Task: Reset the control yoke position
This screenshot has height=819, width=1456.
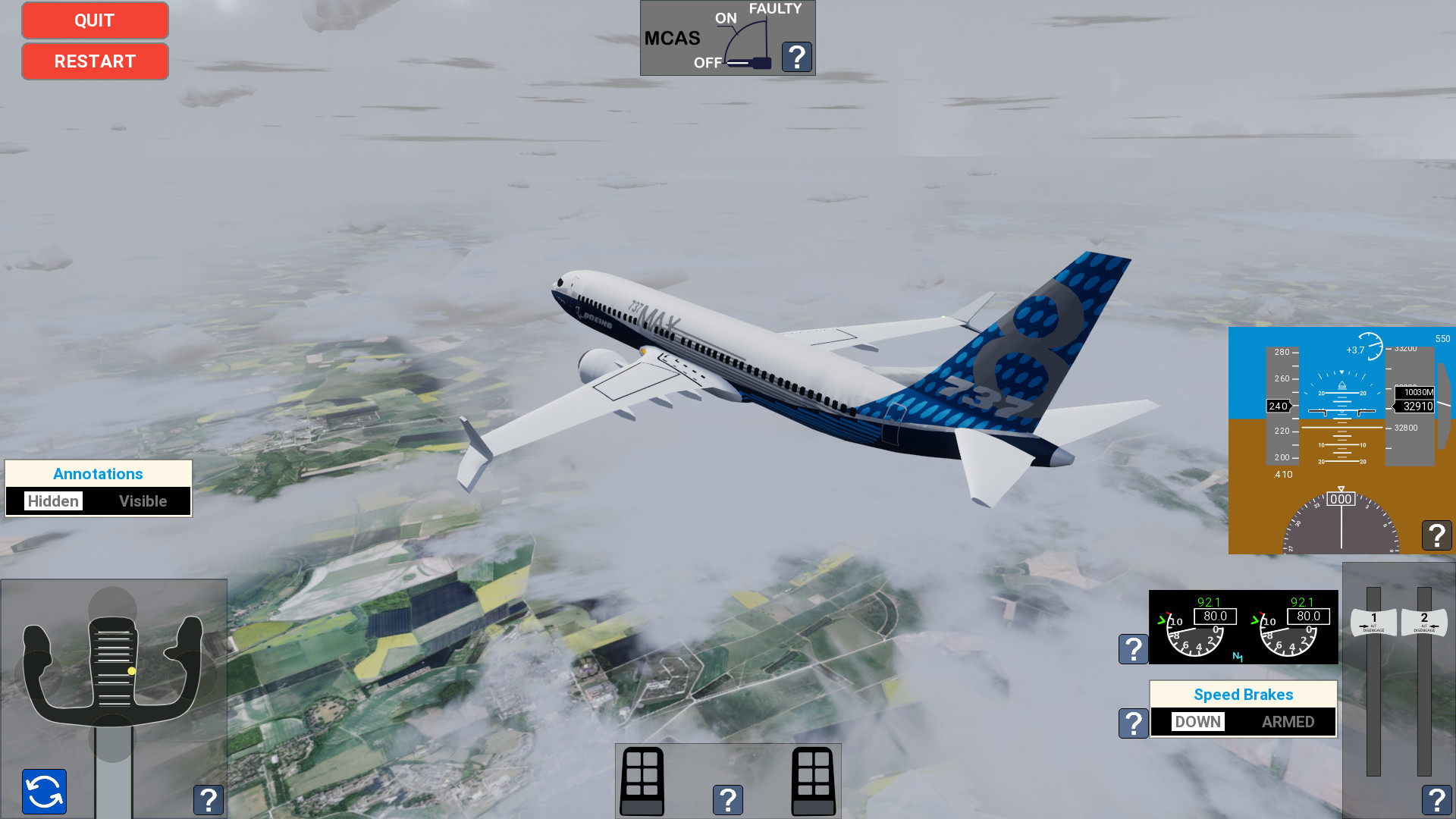Action: pos(43,792)
